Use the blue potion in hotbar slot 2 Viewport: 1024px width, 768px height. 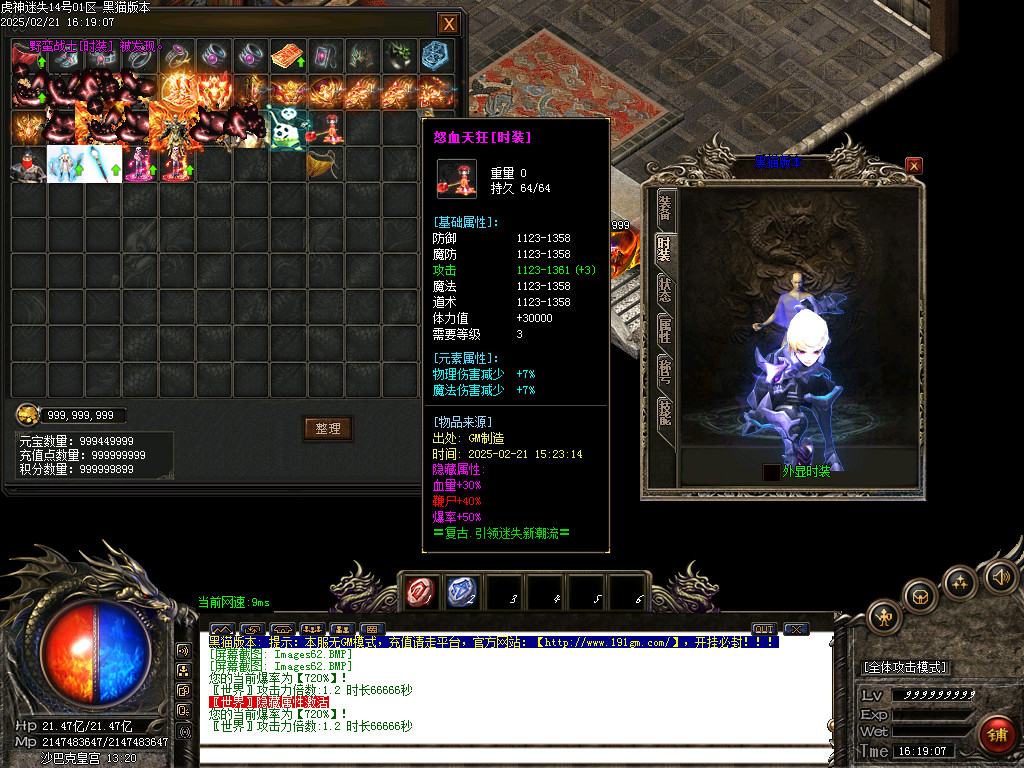click(461, 593)
